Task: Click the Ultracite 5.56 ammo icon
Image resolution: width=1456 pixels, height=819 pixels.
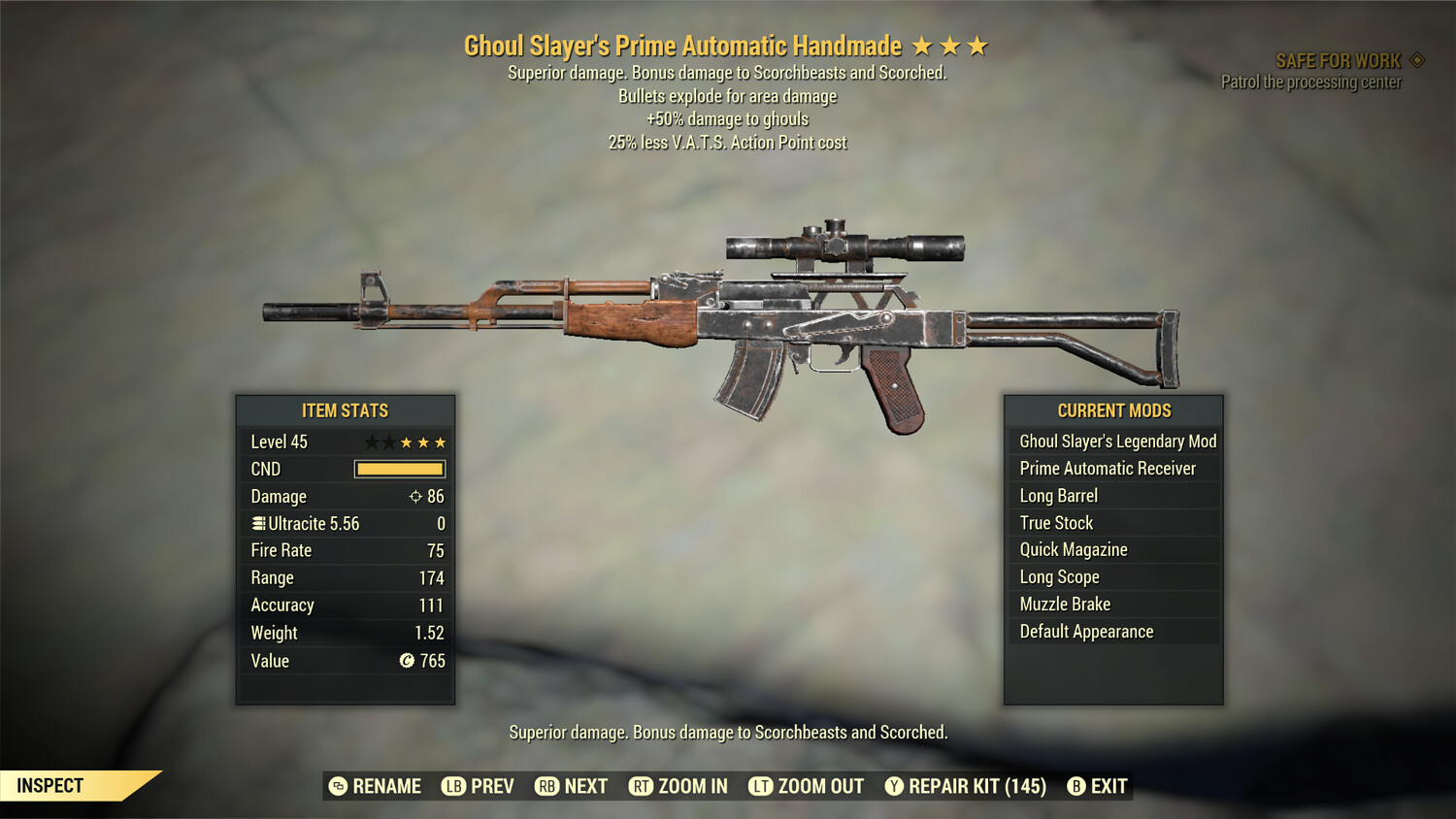Action: tap(257, 523)
